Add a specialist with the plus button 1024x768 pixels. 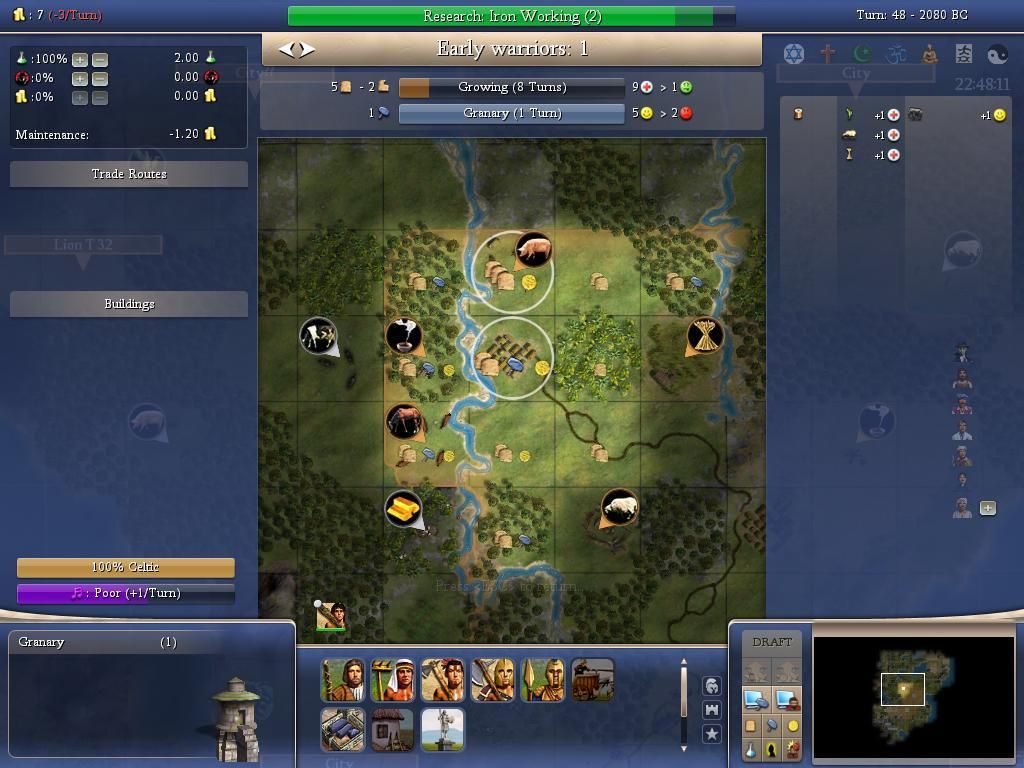(x=988, y=508)
